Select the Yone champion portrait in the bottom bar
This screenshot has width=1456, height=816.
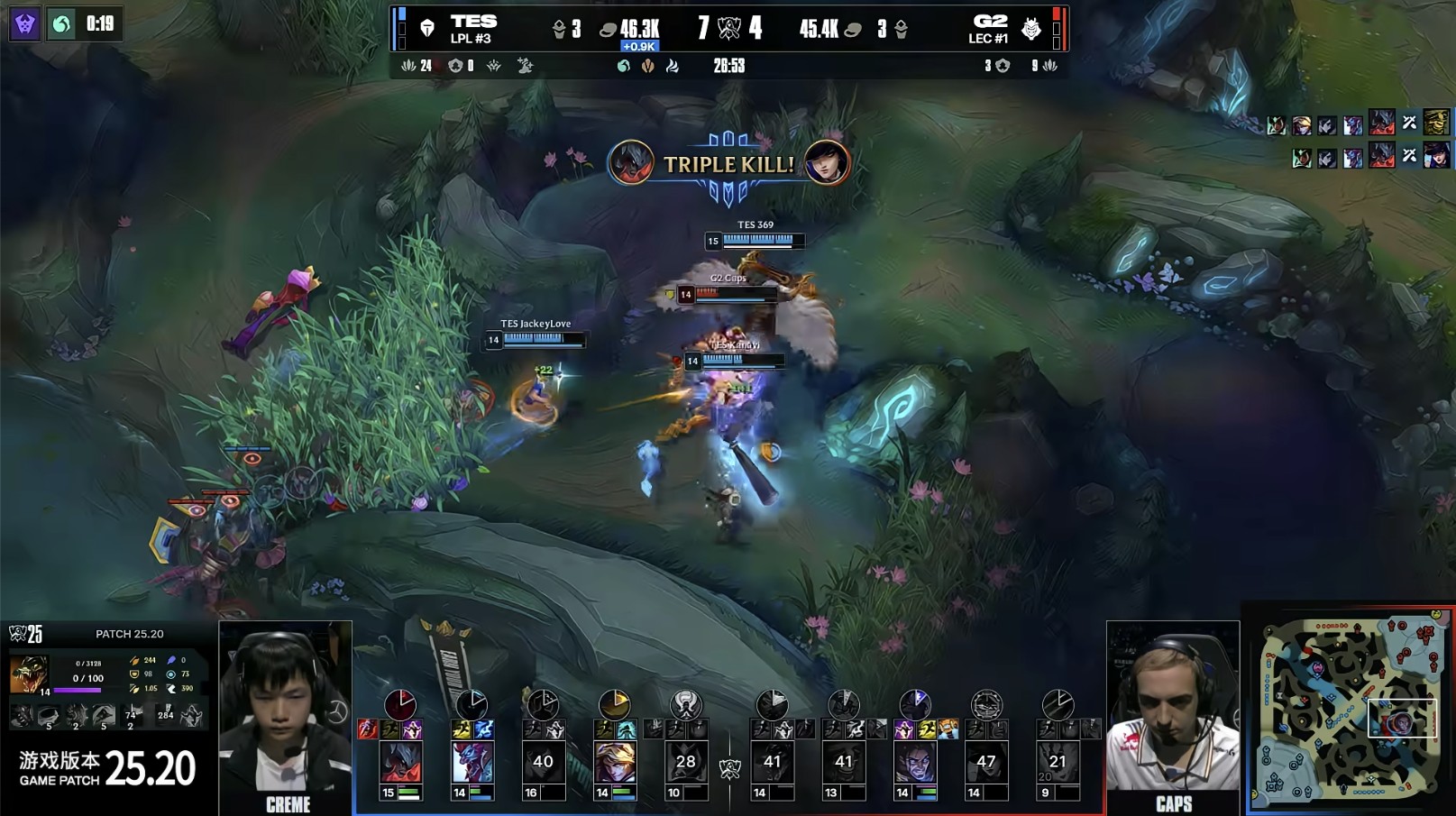click(x=400, y=763)
